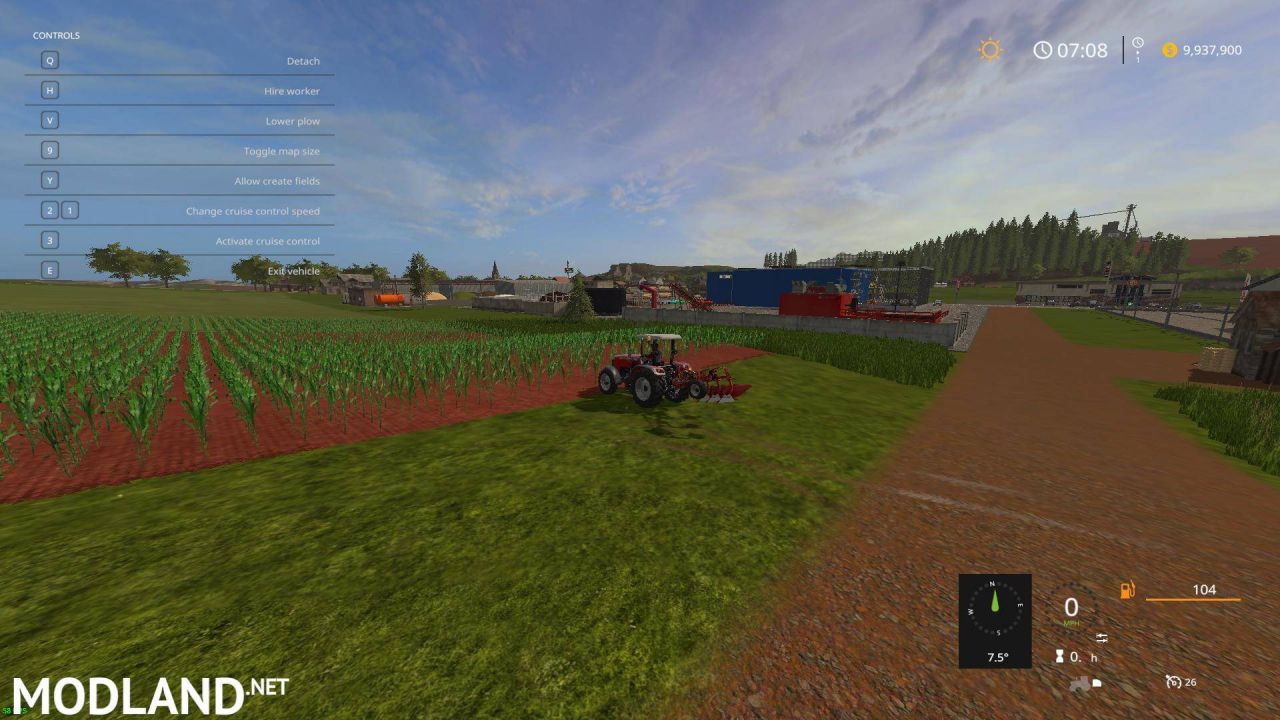Click the fuel pump icon
This screenshot has height=720, width=1280.
pyautogui.click(x=1127, y=589)
